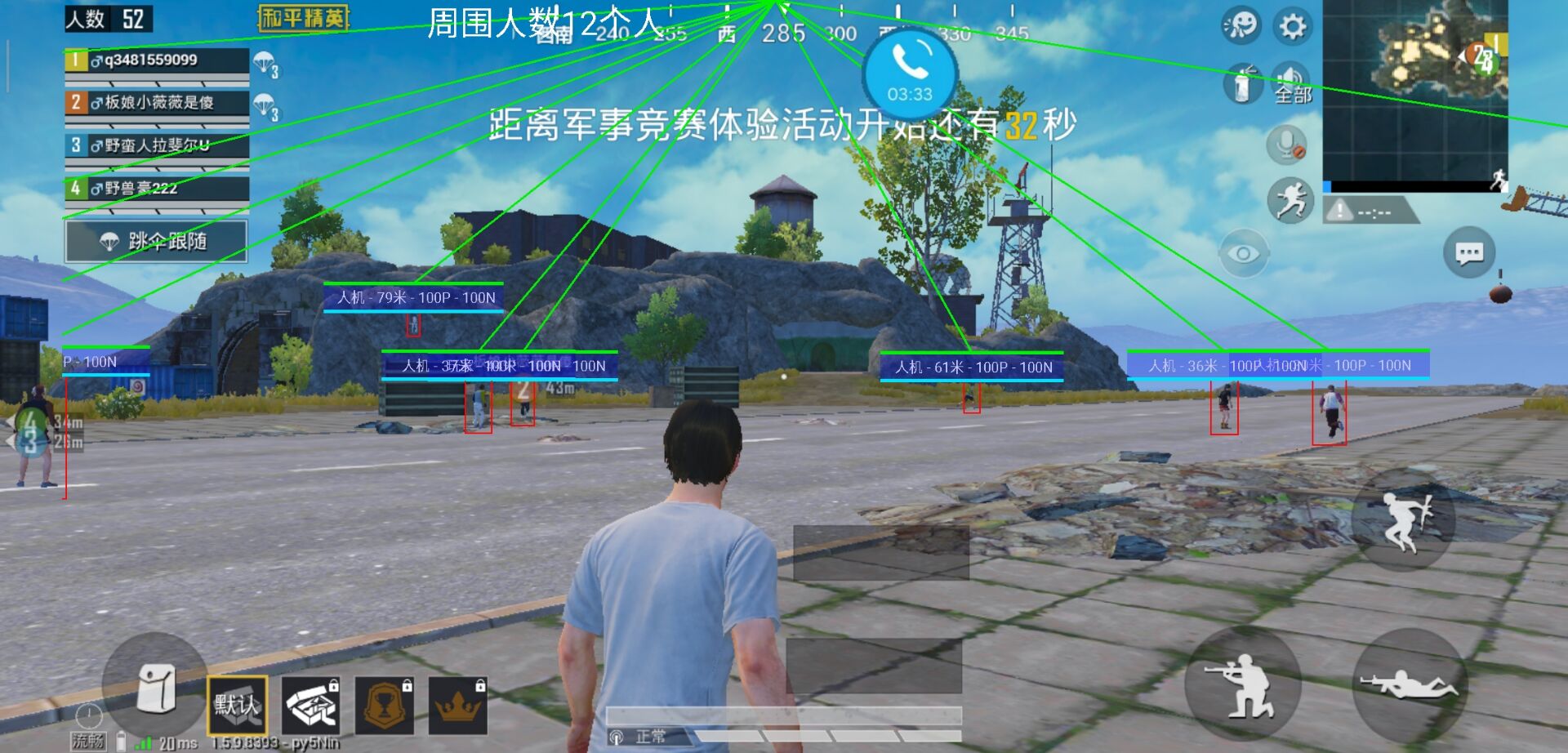Select the locked crown loadout slot
This screenshot has width=1568, height=753.
point(460,704)
